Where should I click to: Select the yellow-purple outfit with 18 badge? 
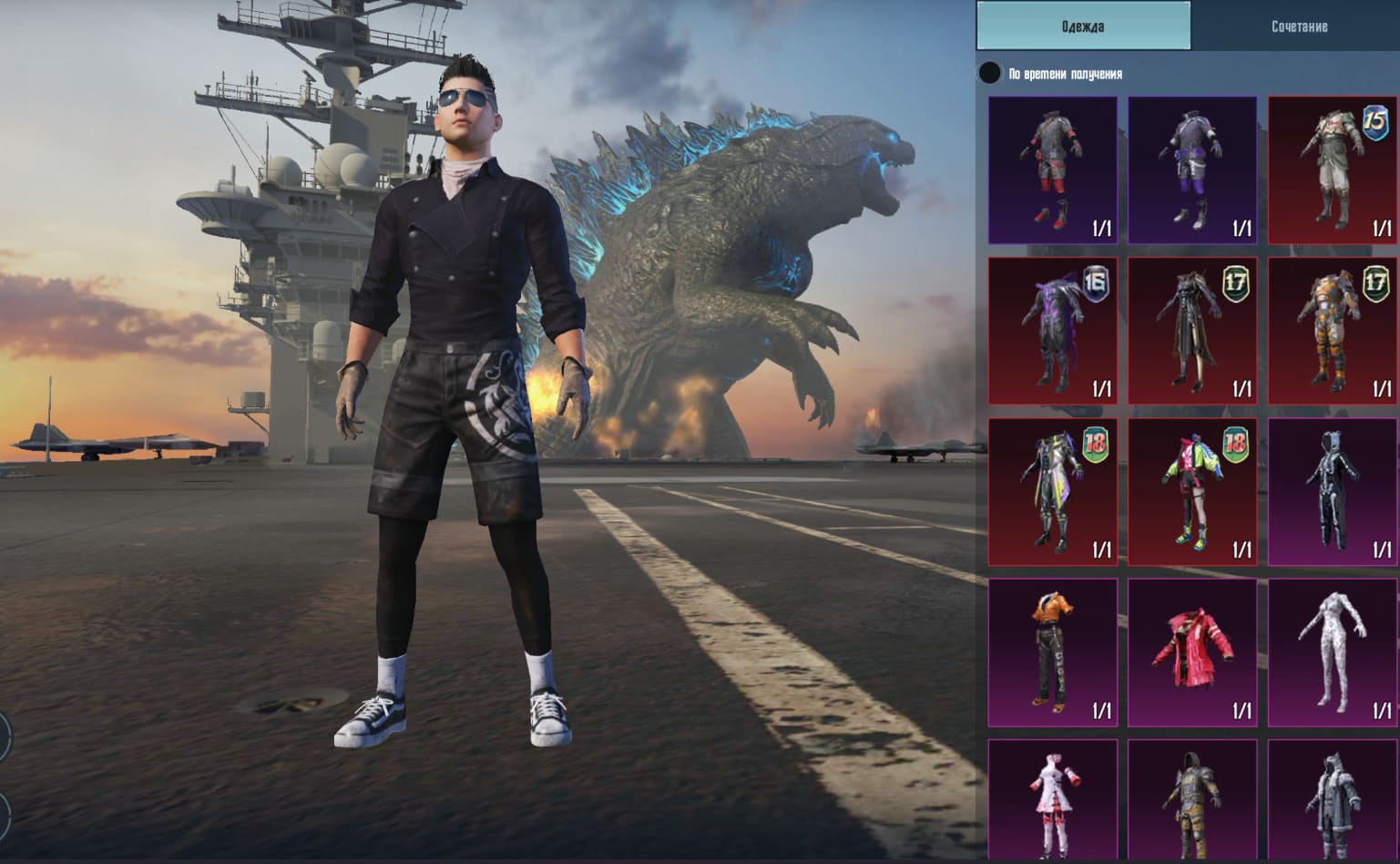tap(1053, 492)
